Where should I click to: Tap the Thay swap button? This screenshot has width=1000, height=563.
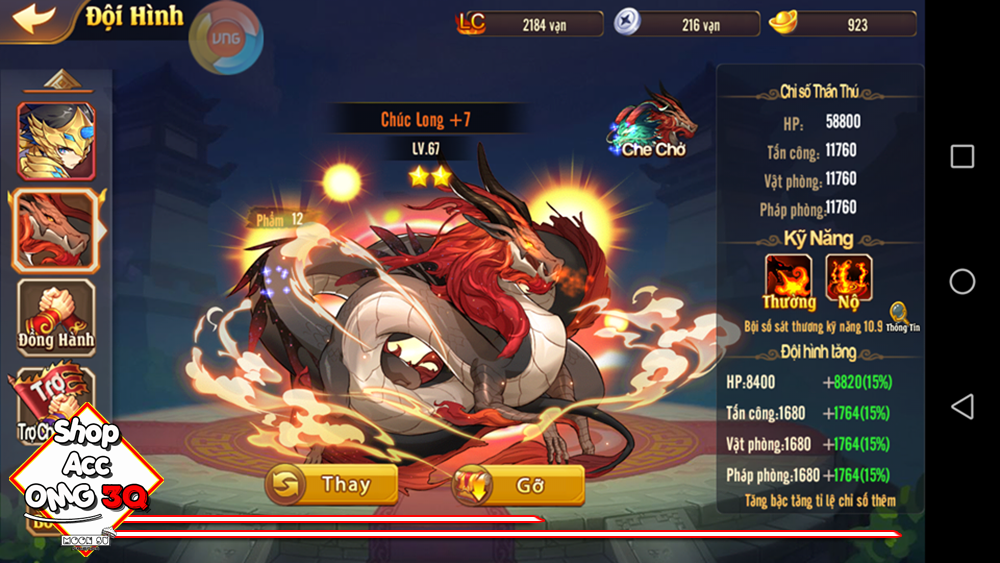tap(331, 485)
